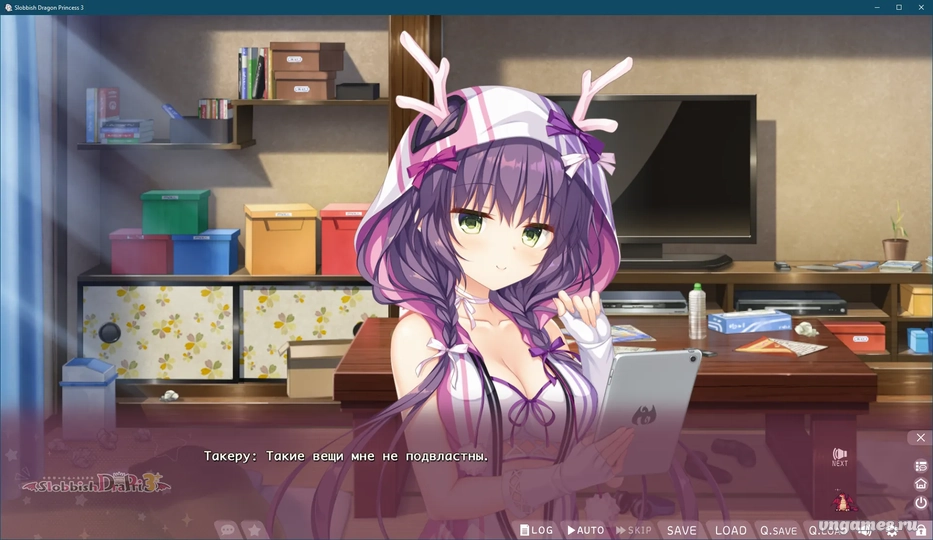Turn on AUTO text advance
933x540 pixels.
click(585, 530)
